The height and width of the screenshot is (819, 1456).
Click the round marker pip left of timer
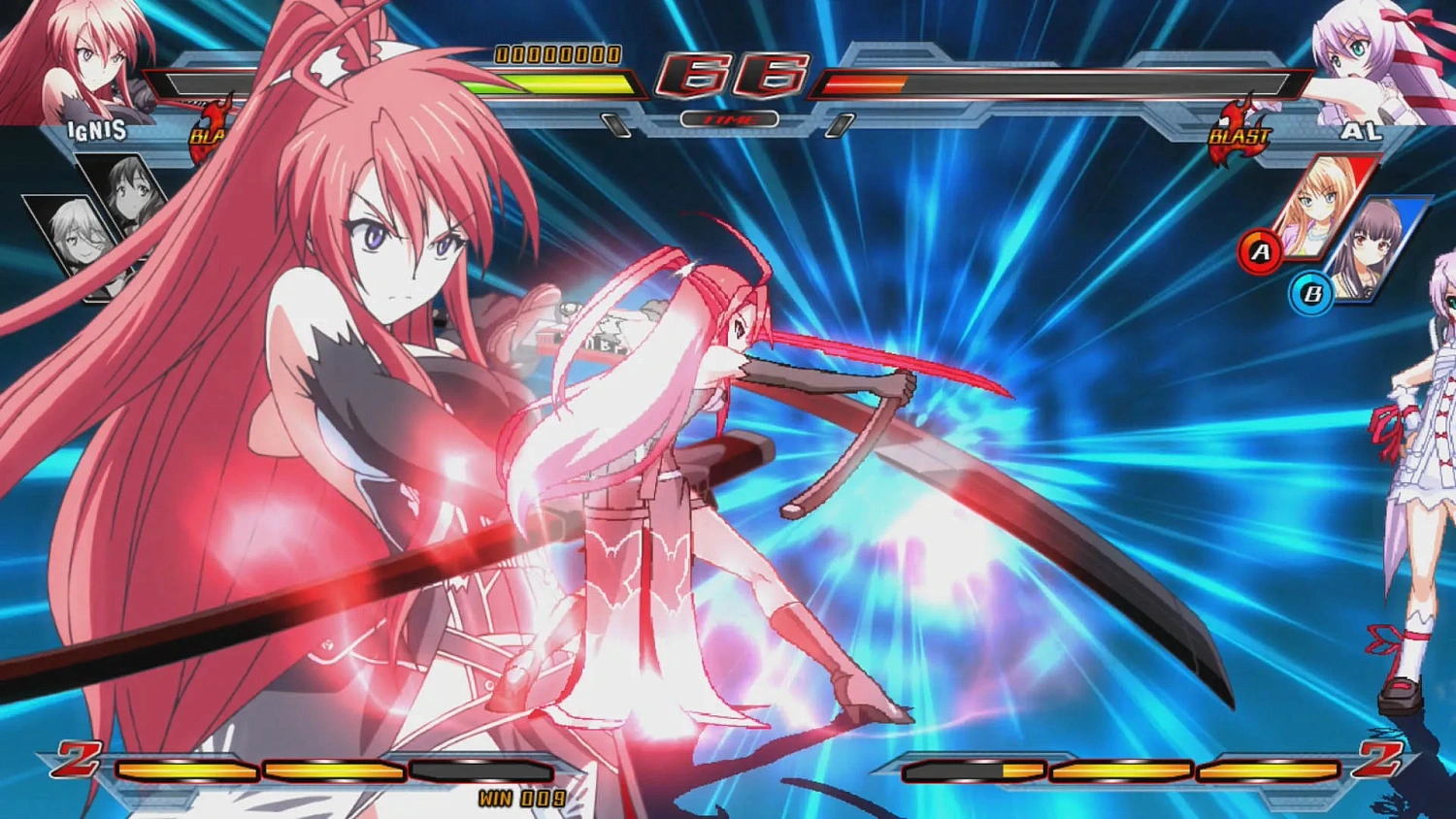(x=617, y=122)
